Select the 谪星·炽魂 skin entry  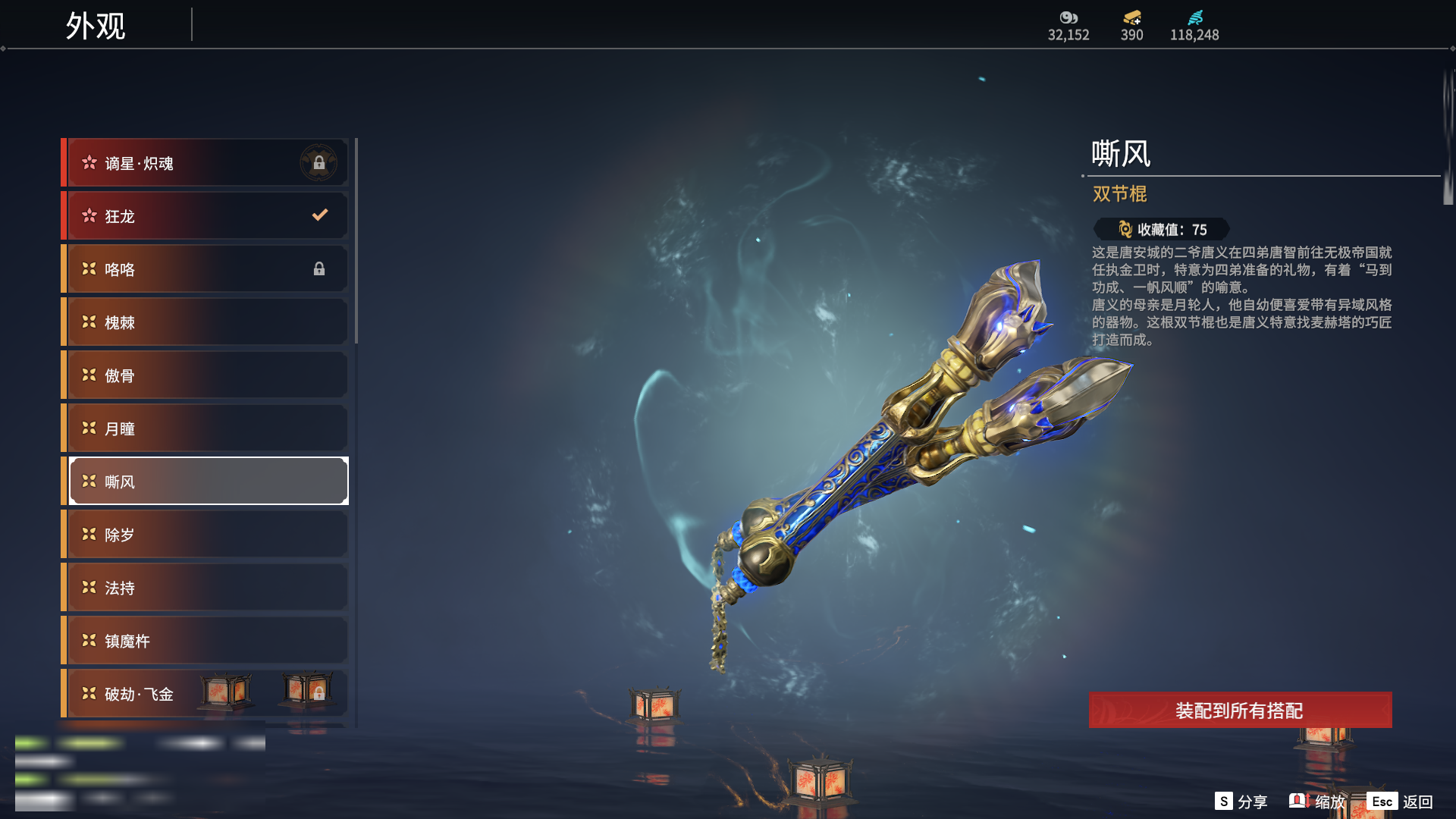[206, 163]
